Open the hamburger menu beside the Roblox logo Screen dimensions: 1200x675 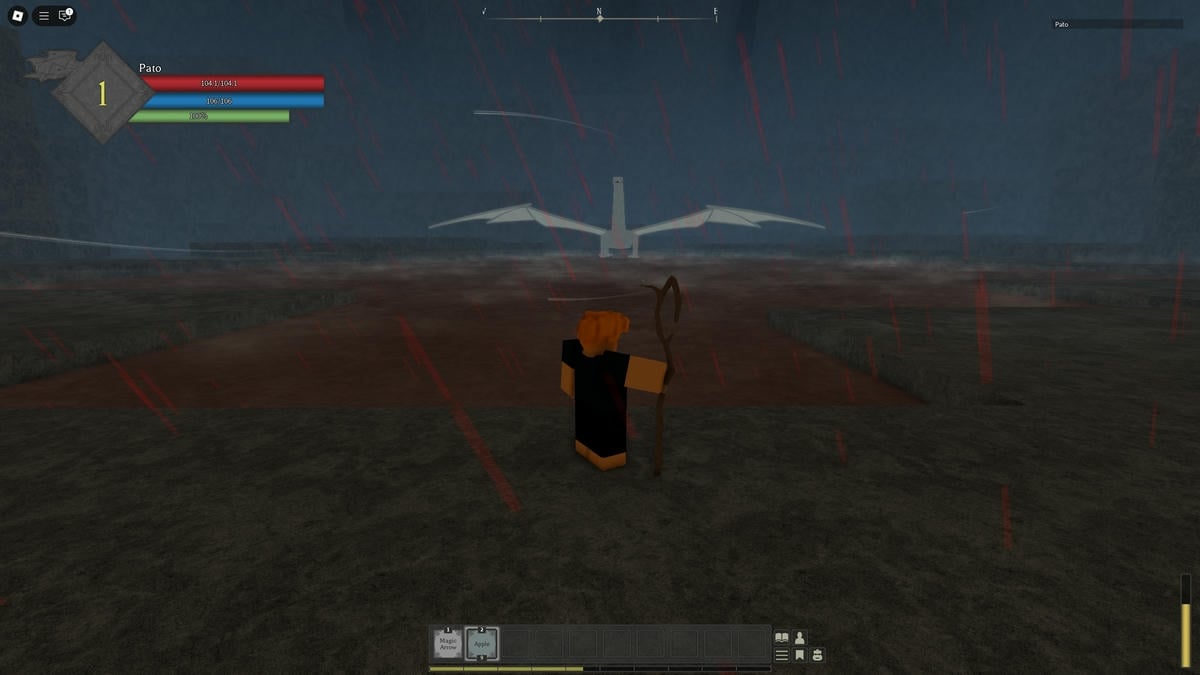coord(44,16)
